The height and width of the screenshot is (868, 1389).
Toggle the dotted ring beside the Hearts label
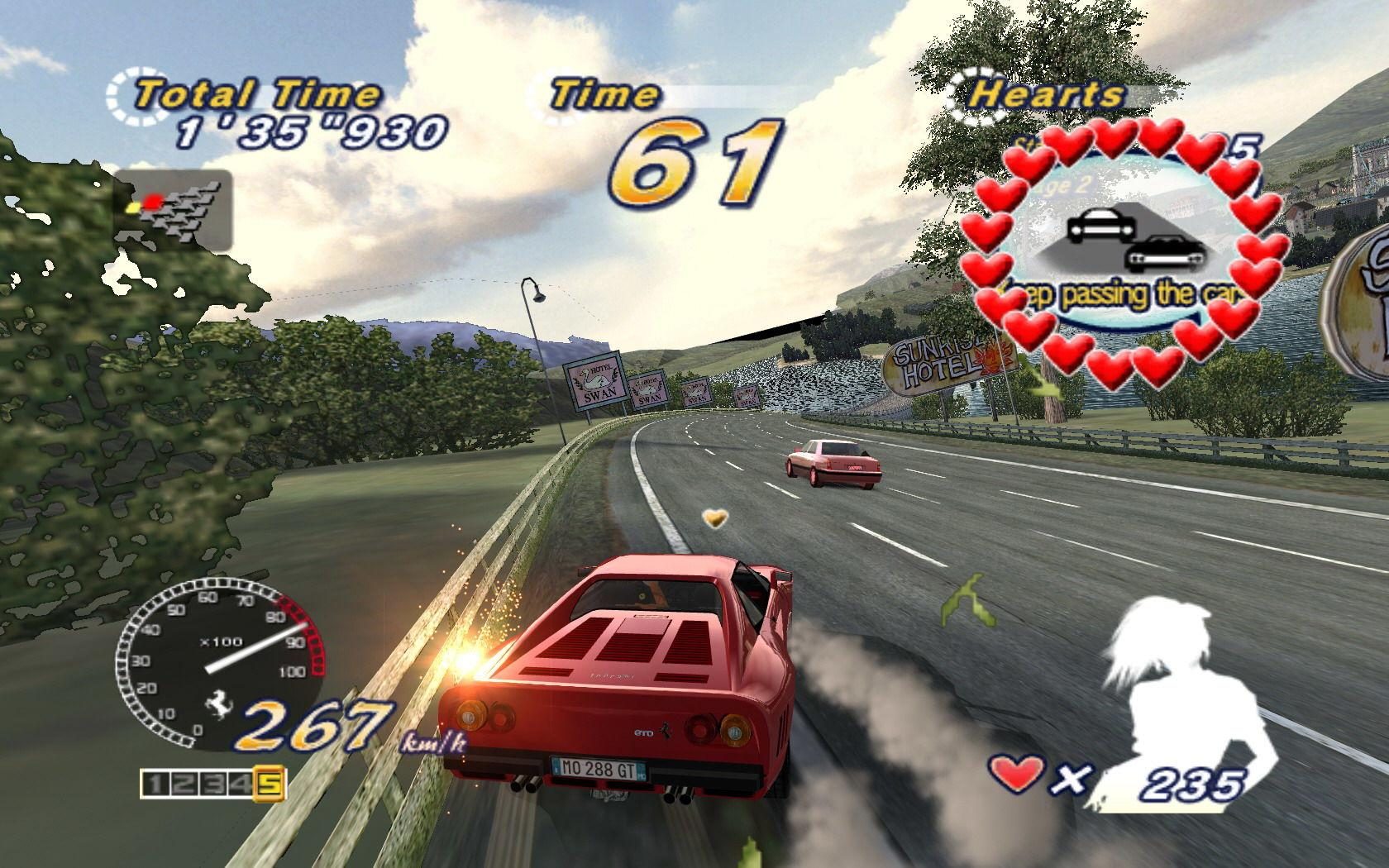point(966,91)
